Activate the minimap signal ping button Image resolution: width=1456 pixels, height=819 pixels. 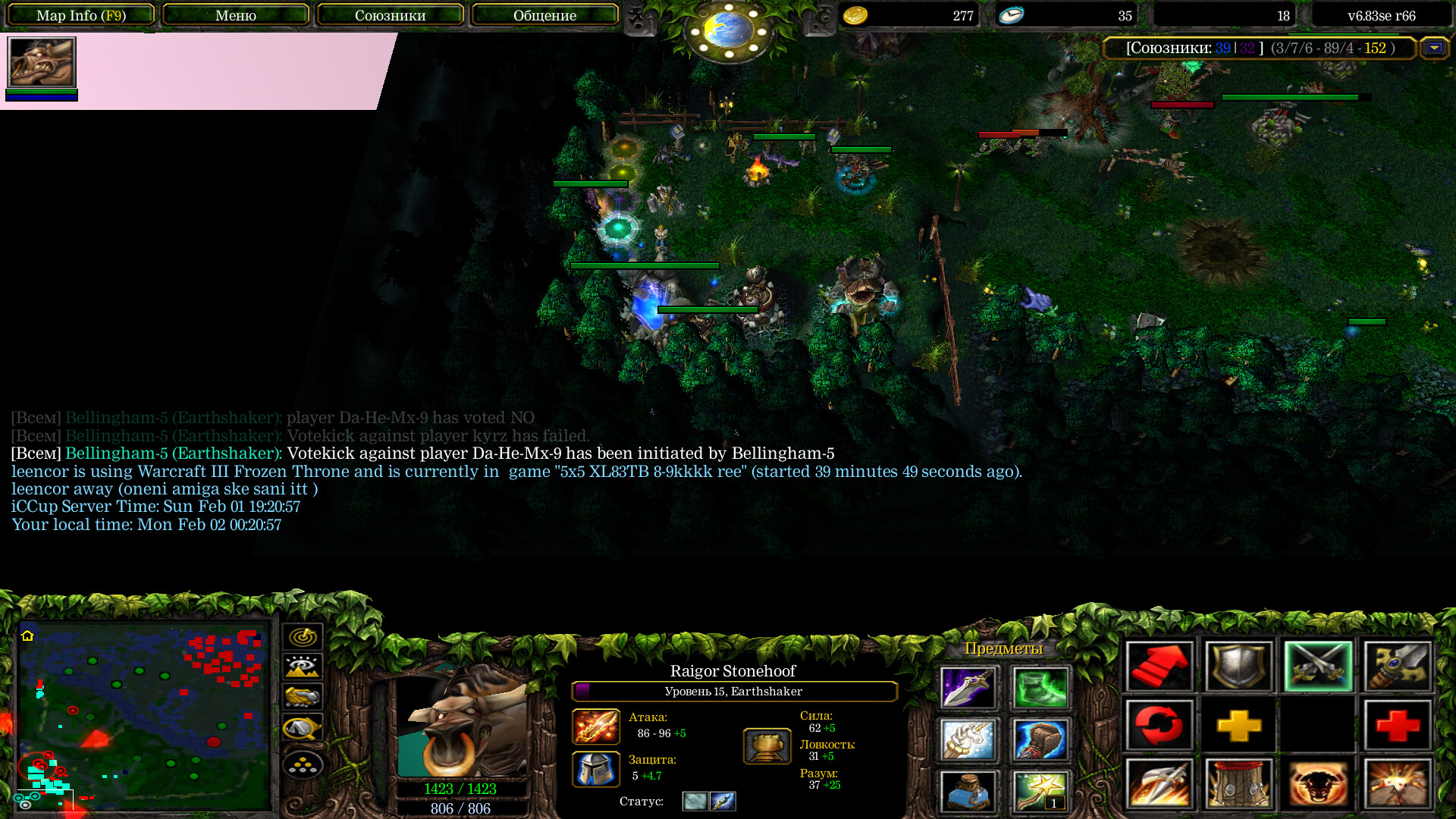(303, 636)
